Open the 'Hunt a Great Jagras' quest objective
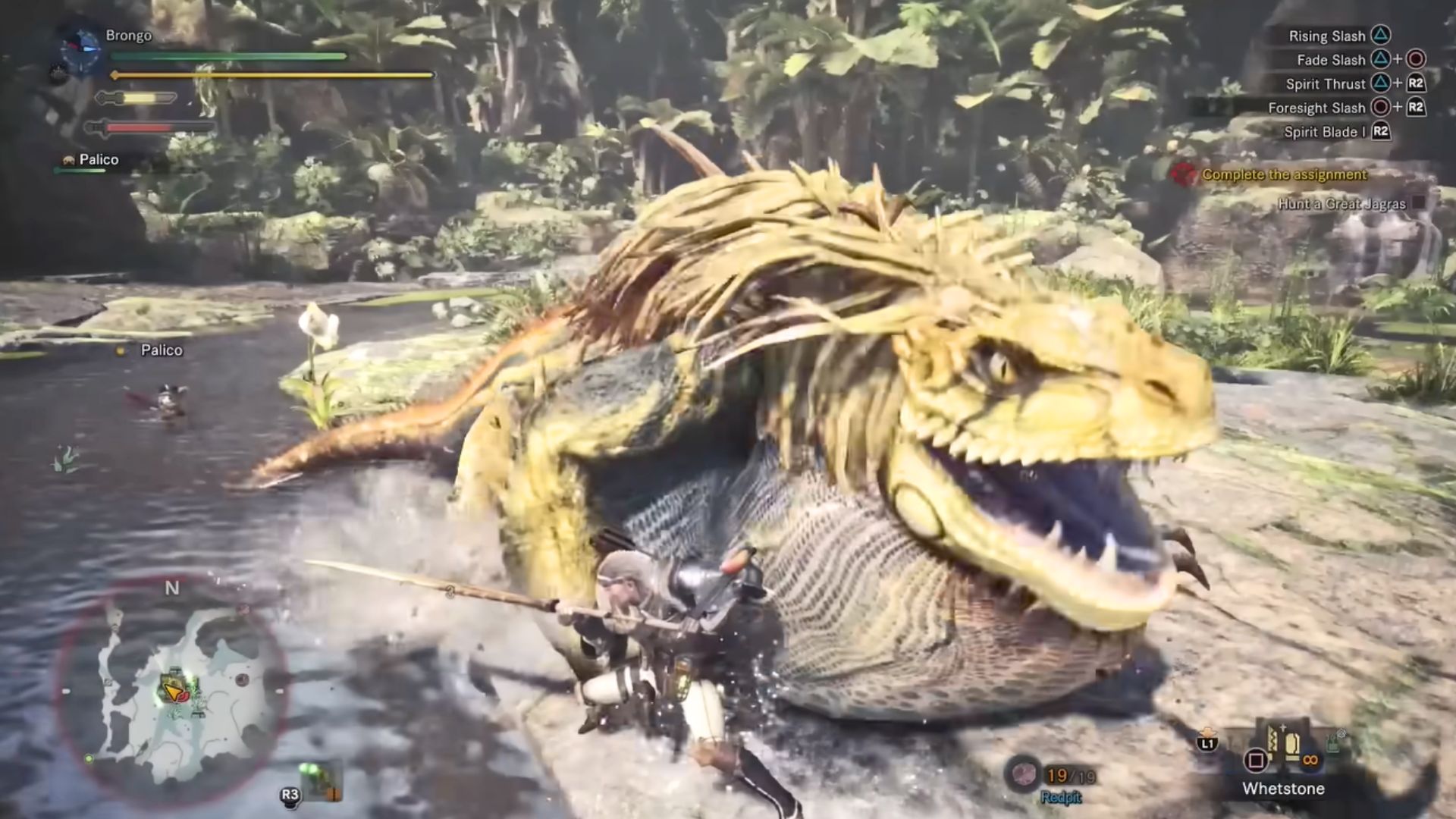 pyautogui.click(x=1341, y=203)
